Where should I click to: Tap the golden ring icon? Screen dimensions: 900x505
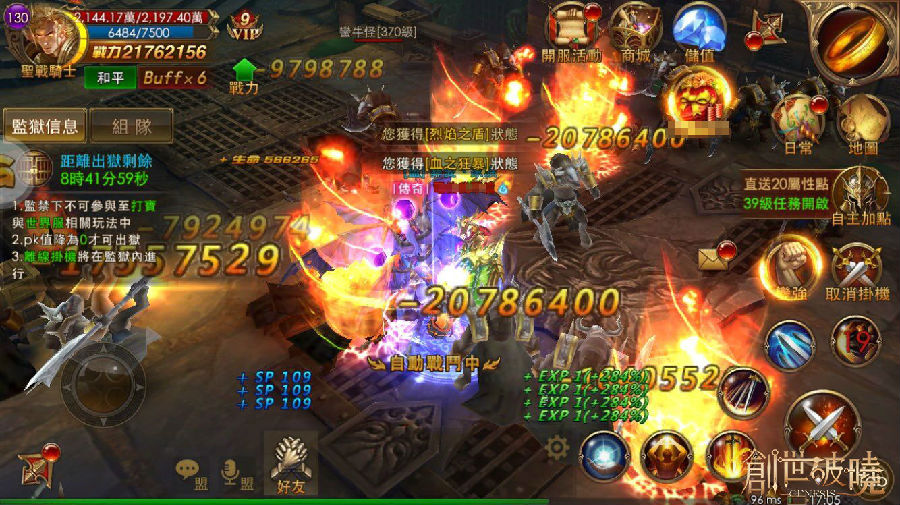(x=853, y=42)
